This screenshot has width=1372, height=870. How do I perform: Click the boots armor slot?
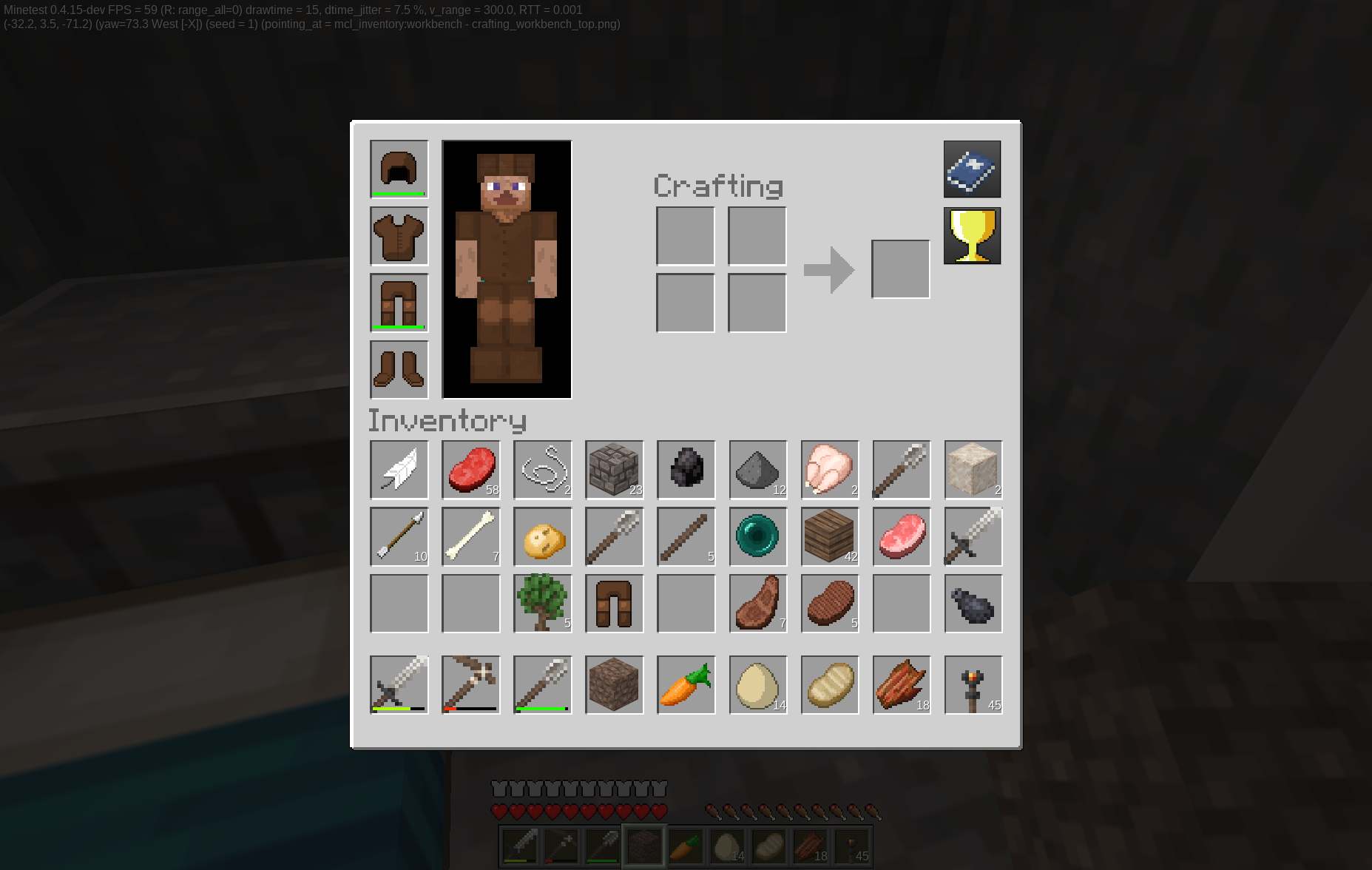[x=399, y=370]
